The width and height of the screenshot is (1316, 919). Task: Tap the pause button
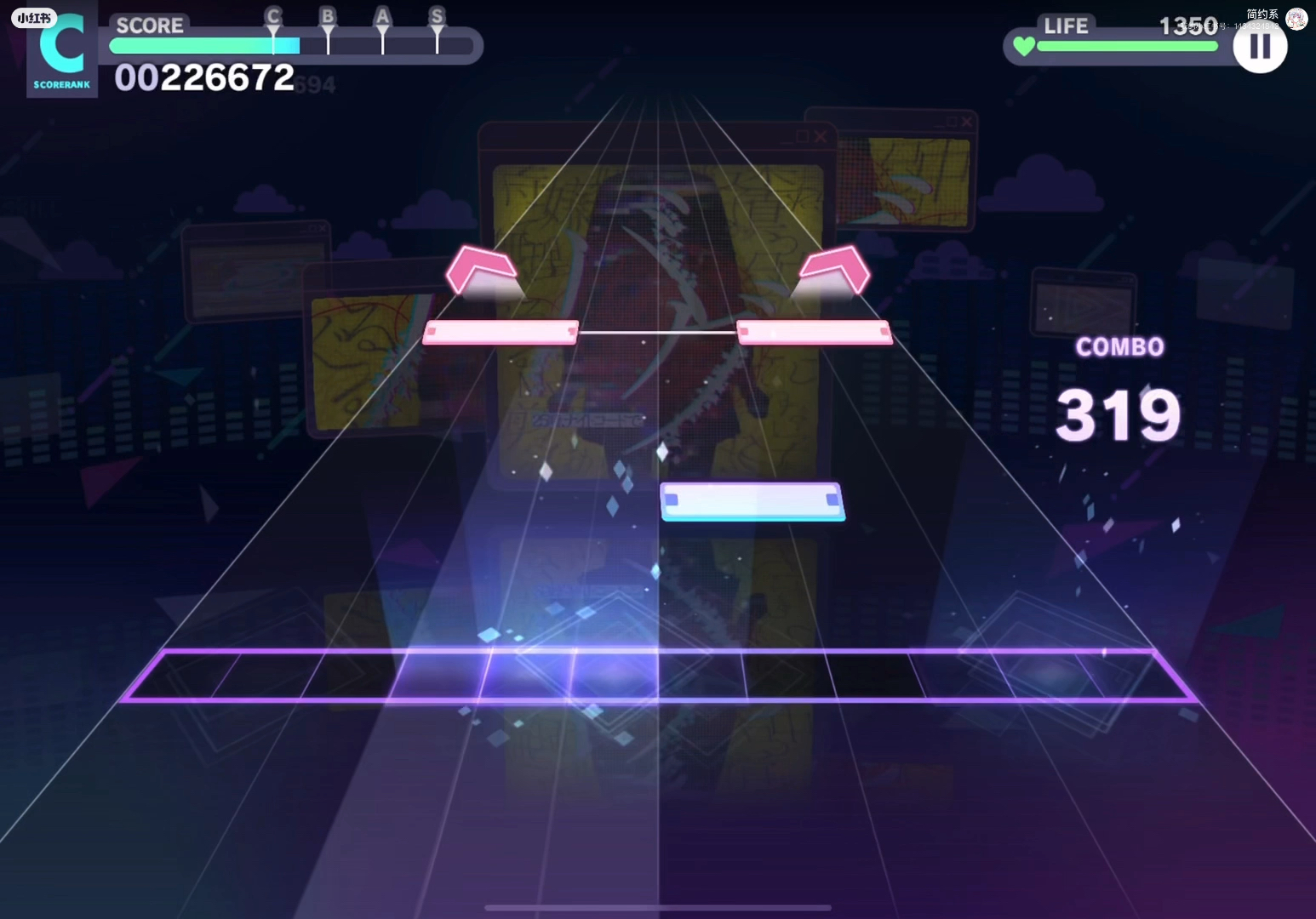click(x=1259, y=47)
